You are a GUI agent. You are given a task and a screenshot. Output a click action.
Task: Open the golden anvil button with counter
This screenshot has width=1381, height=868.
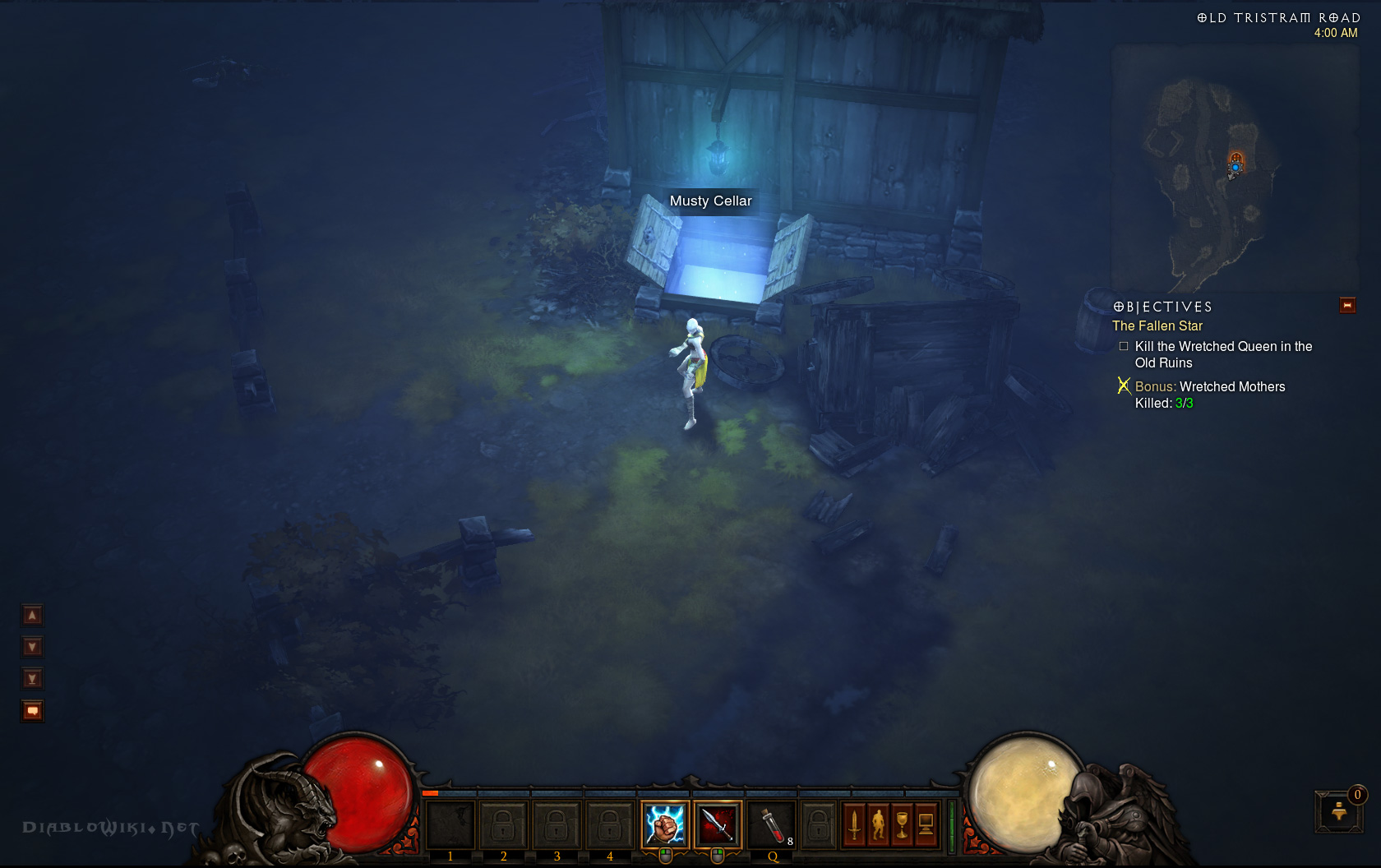pyautogui.click(x=1339, y=812)
